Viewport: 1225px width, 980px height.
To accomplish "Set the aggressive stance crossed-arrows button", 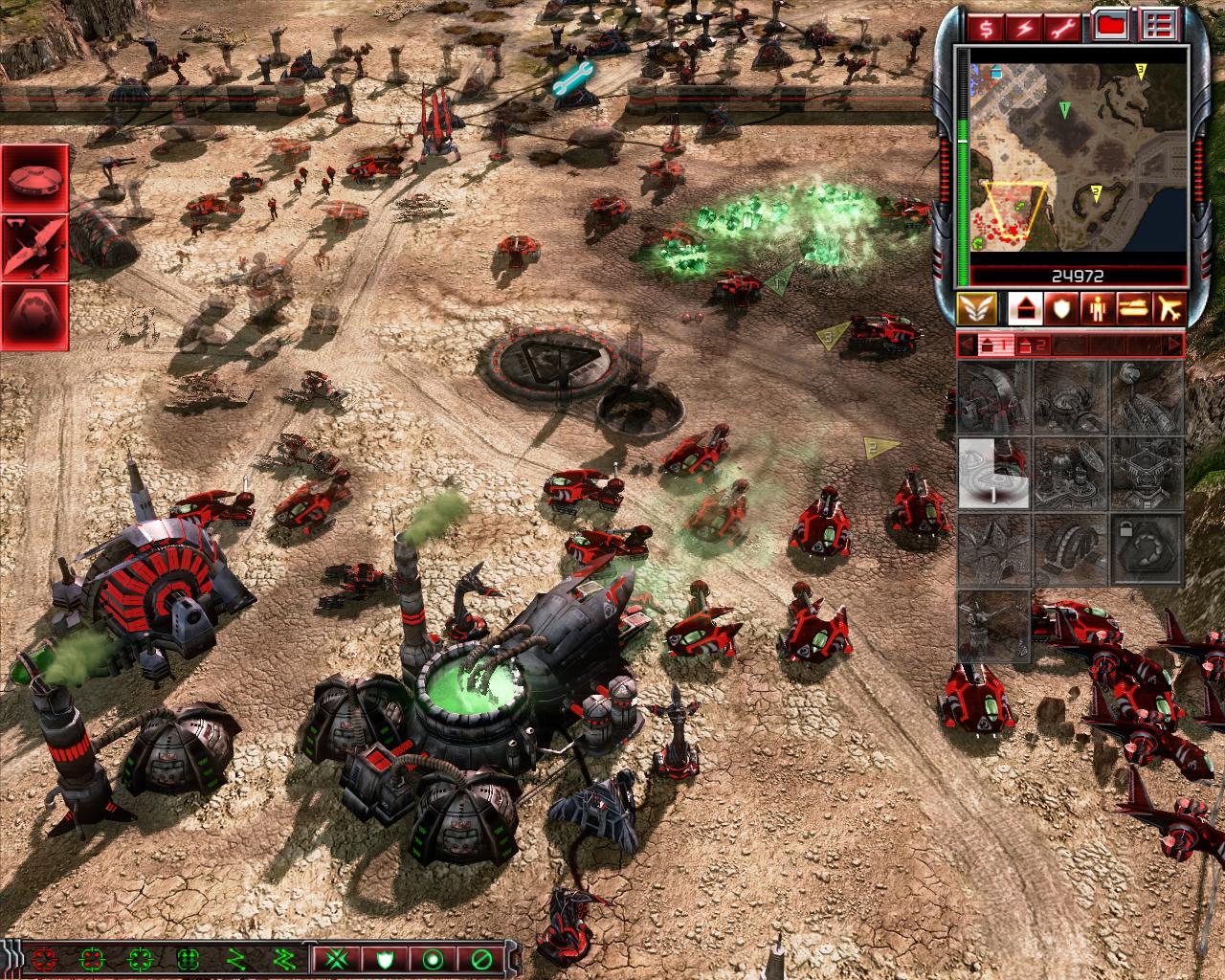I will pos(335,958).
